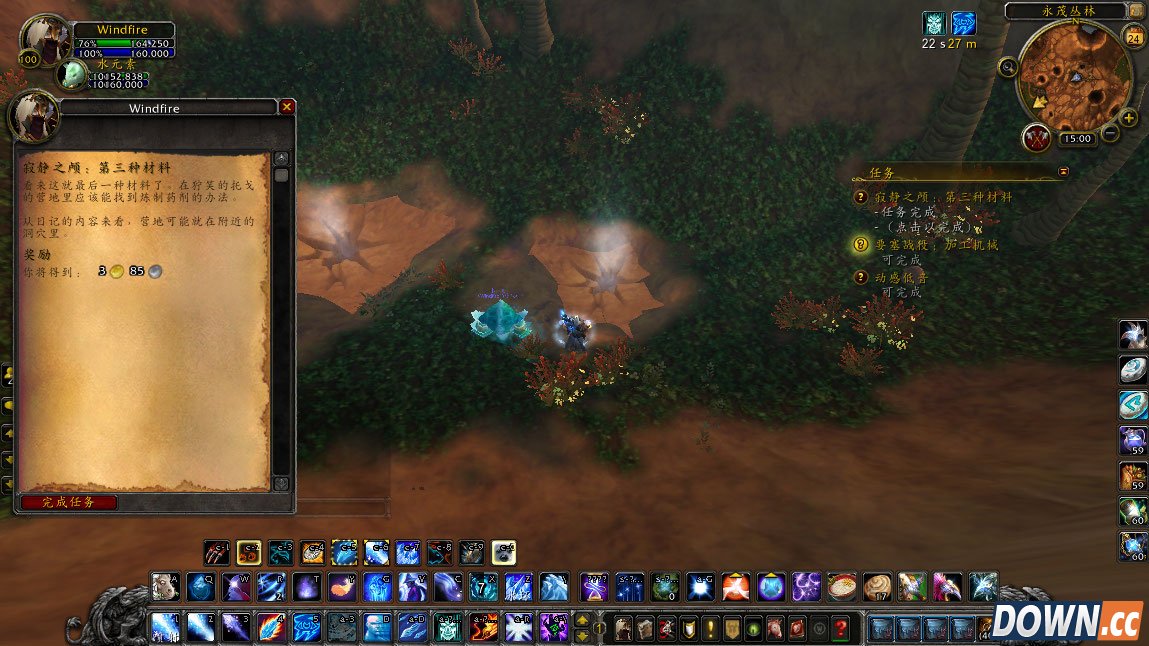Select the Windfire player portrait

point(44,39)
